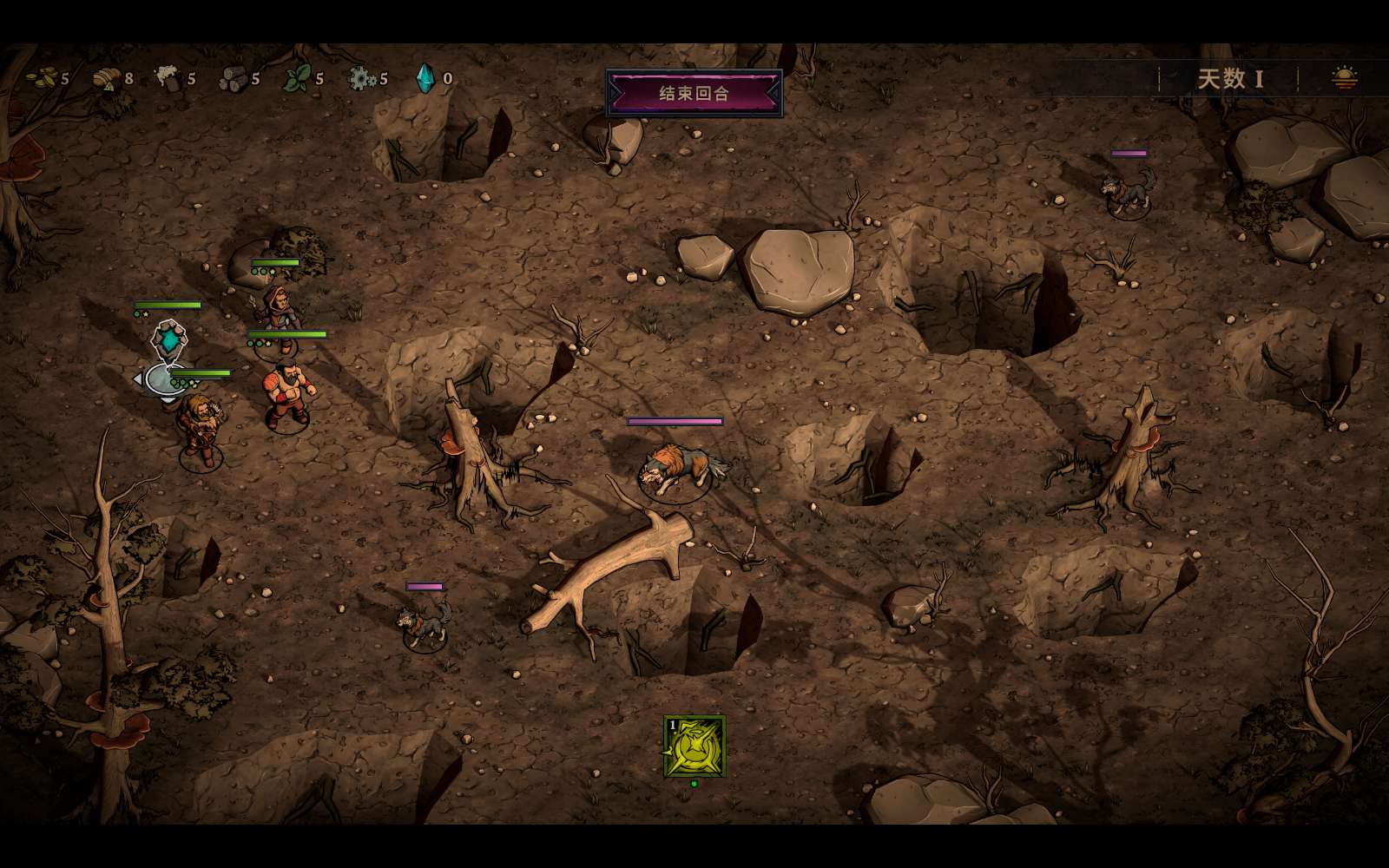Screen dimensions: 1389x868
Task: Click the green marker below the ability card
Action: pyautogui.click(x=693, y=782)
